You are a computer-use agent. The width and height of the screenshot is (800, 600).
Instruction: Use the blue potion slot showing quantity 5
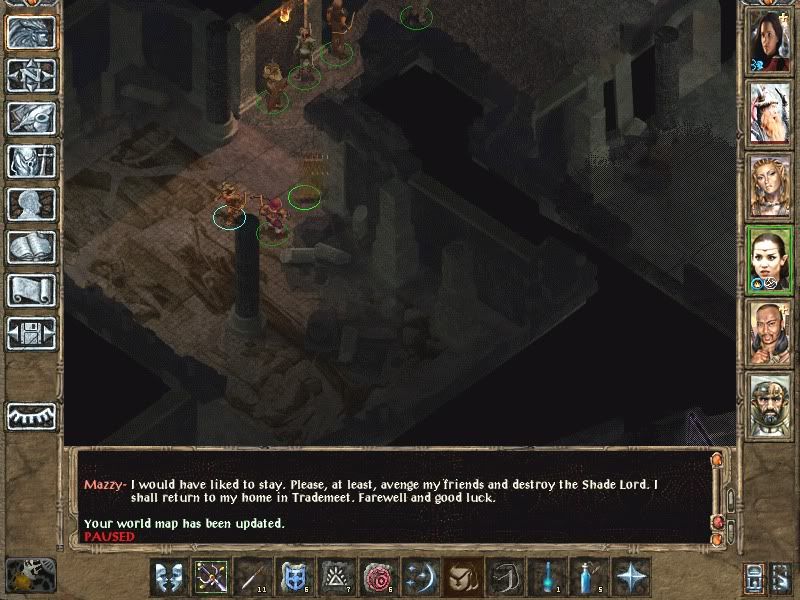pos(588,577)
